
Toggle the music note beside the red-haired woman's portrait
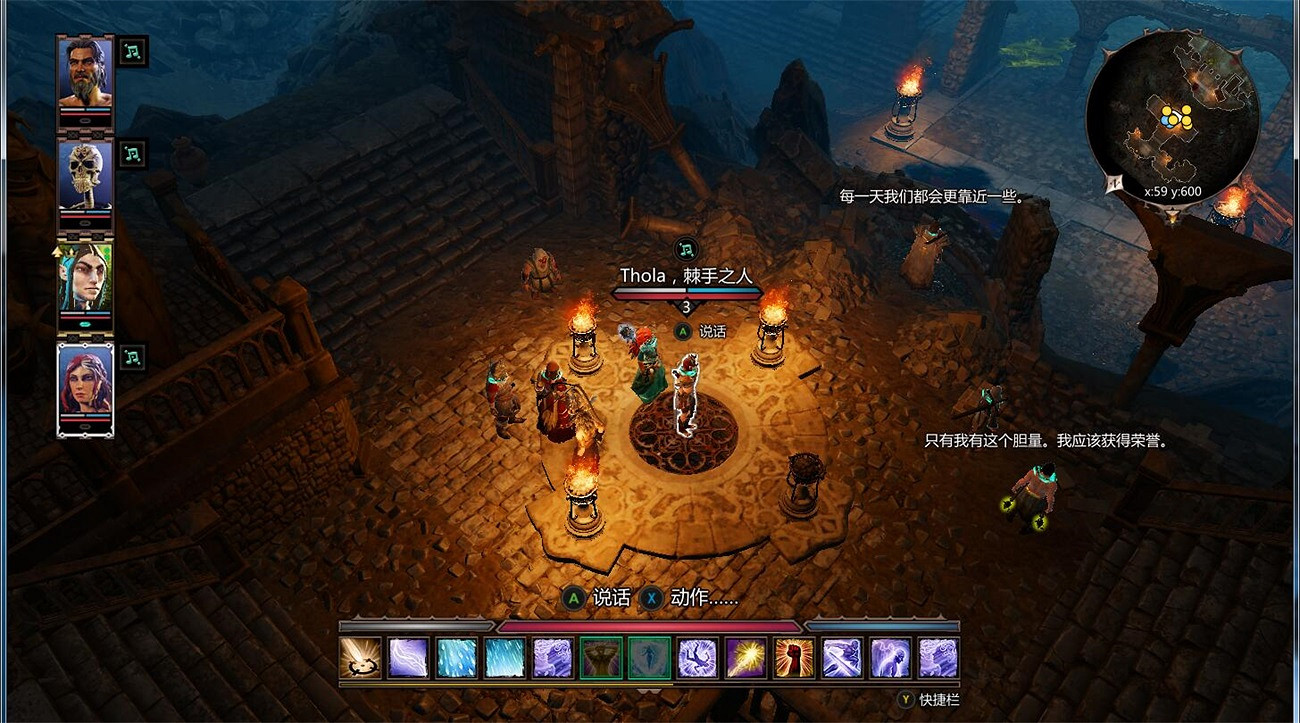coord(131,357)
